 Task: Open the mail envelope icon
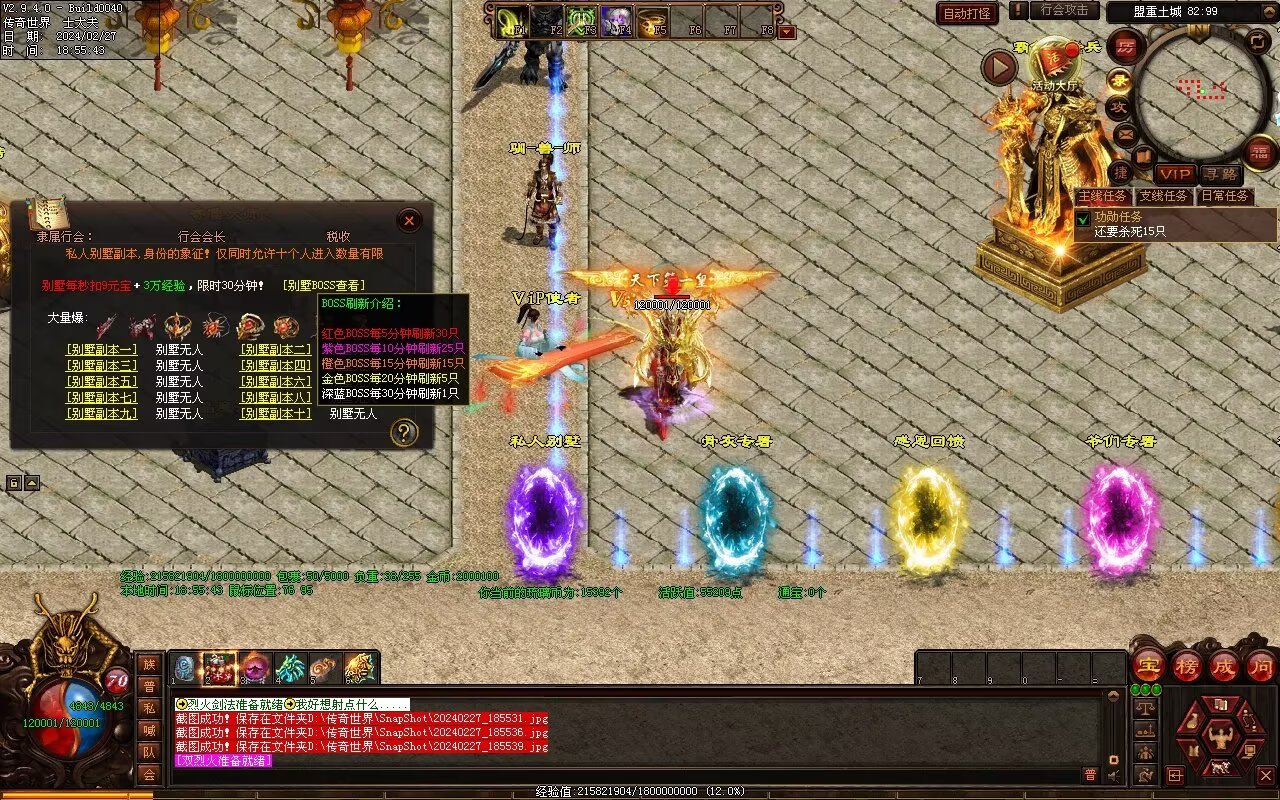[x=1126, y=133]
